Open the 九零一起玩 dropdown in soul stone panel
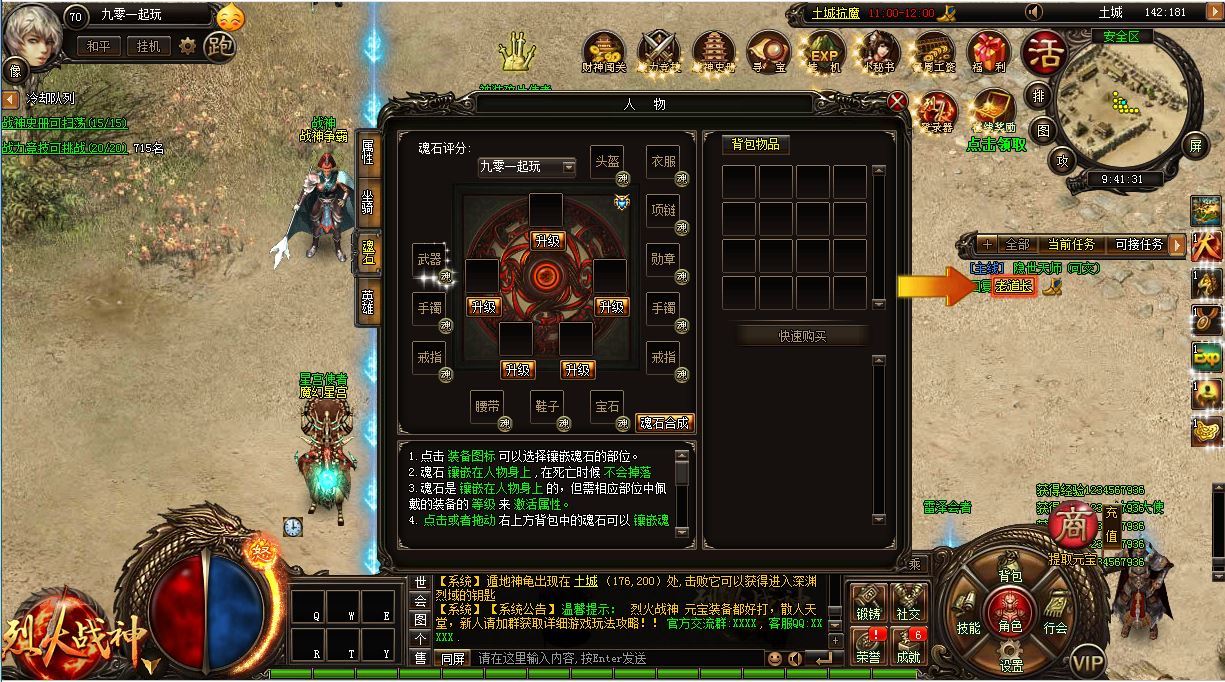The height and width of the screenshot is (682, 1225). coord(526,166)
